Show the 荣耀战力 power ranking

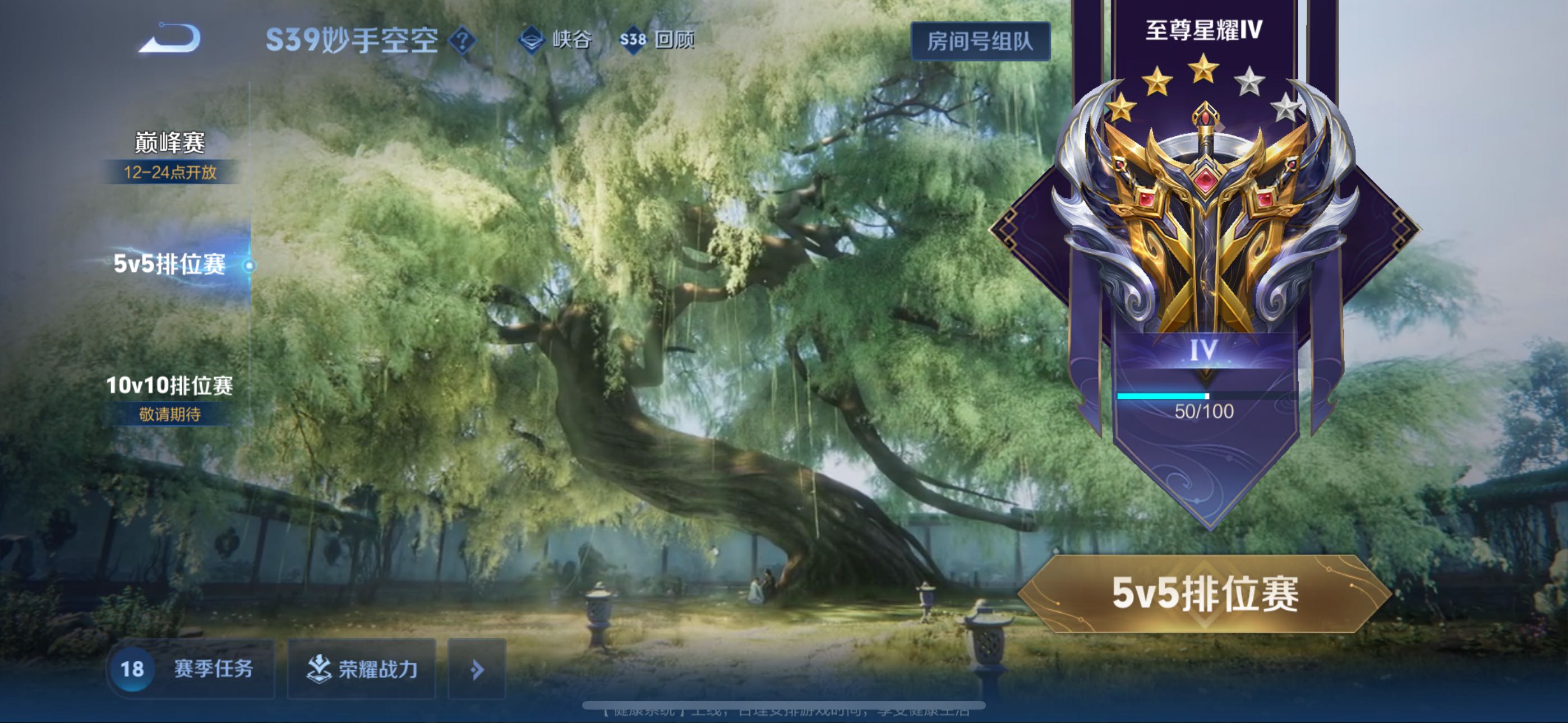click(362, 669)
